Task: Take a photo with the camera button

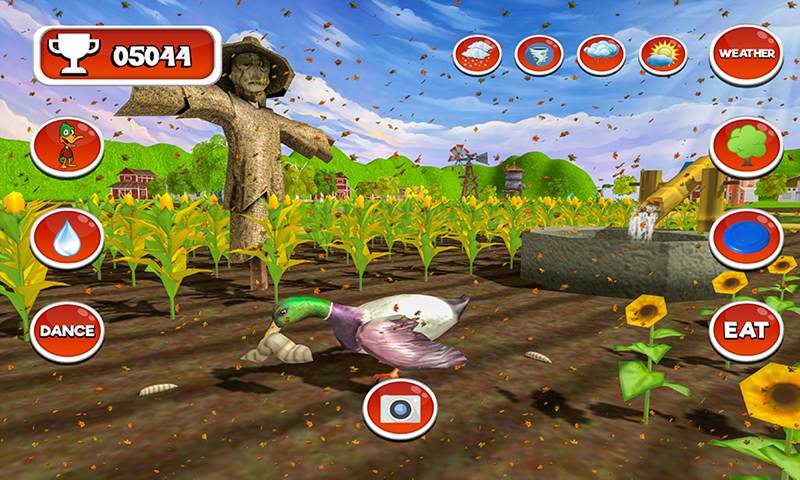Action: tap(399, 407)
